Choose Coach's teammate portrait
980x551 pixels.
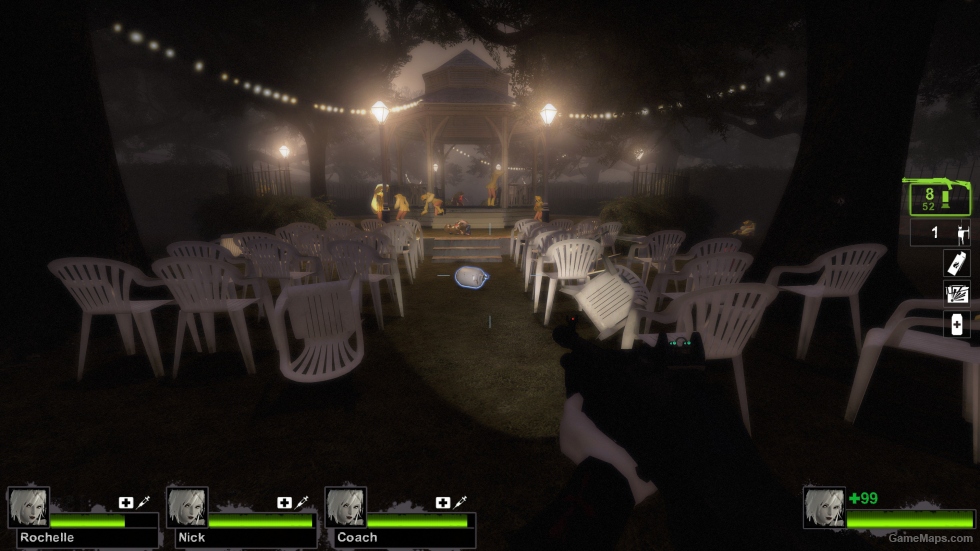click(346, 507)
